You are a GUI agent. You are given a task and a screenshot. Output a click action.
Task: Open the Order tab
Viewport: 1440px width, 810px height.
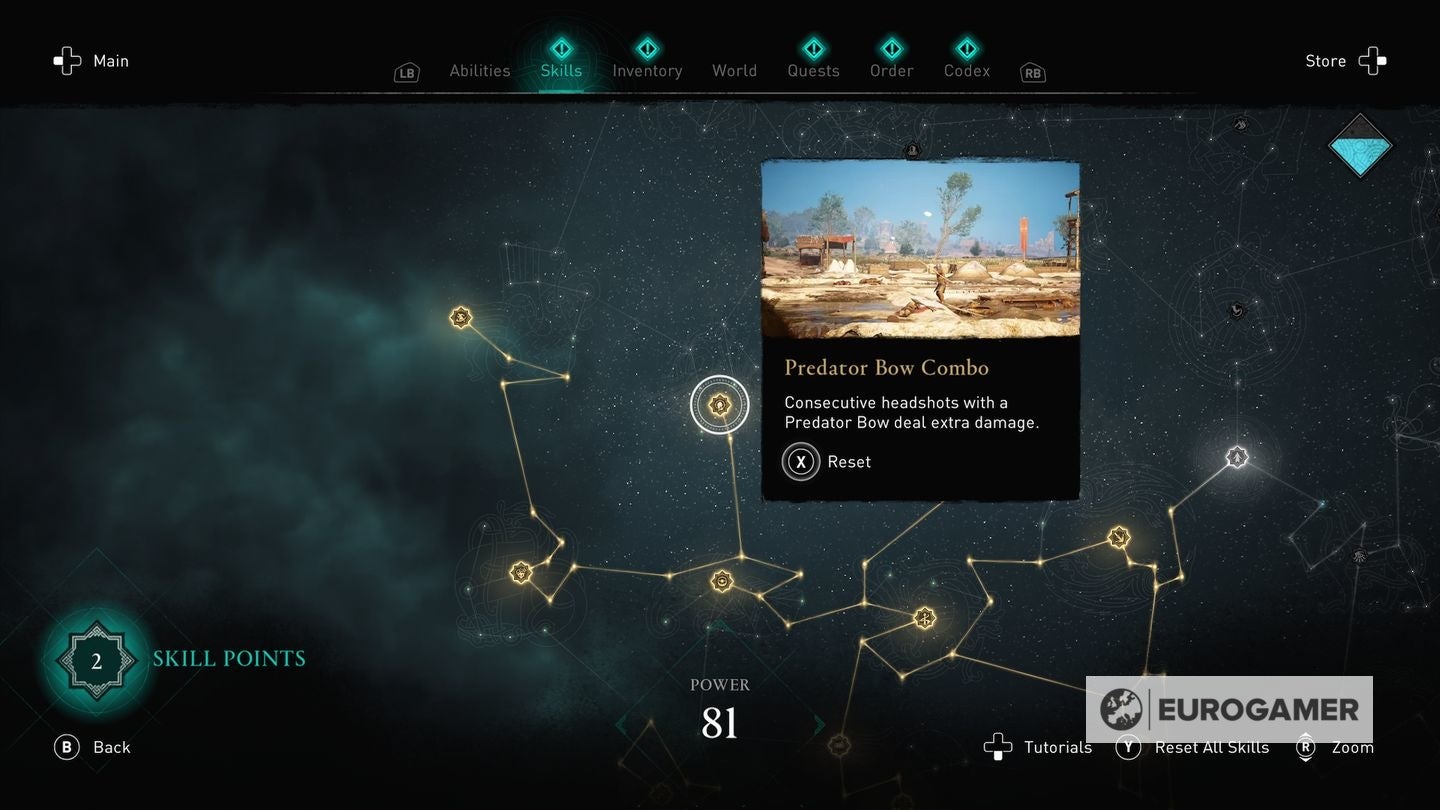(x=891, y=70)
